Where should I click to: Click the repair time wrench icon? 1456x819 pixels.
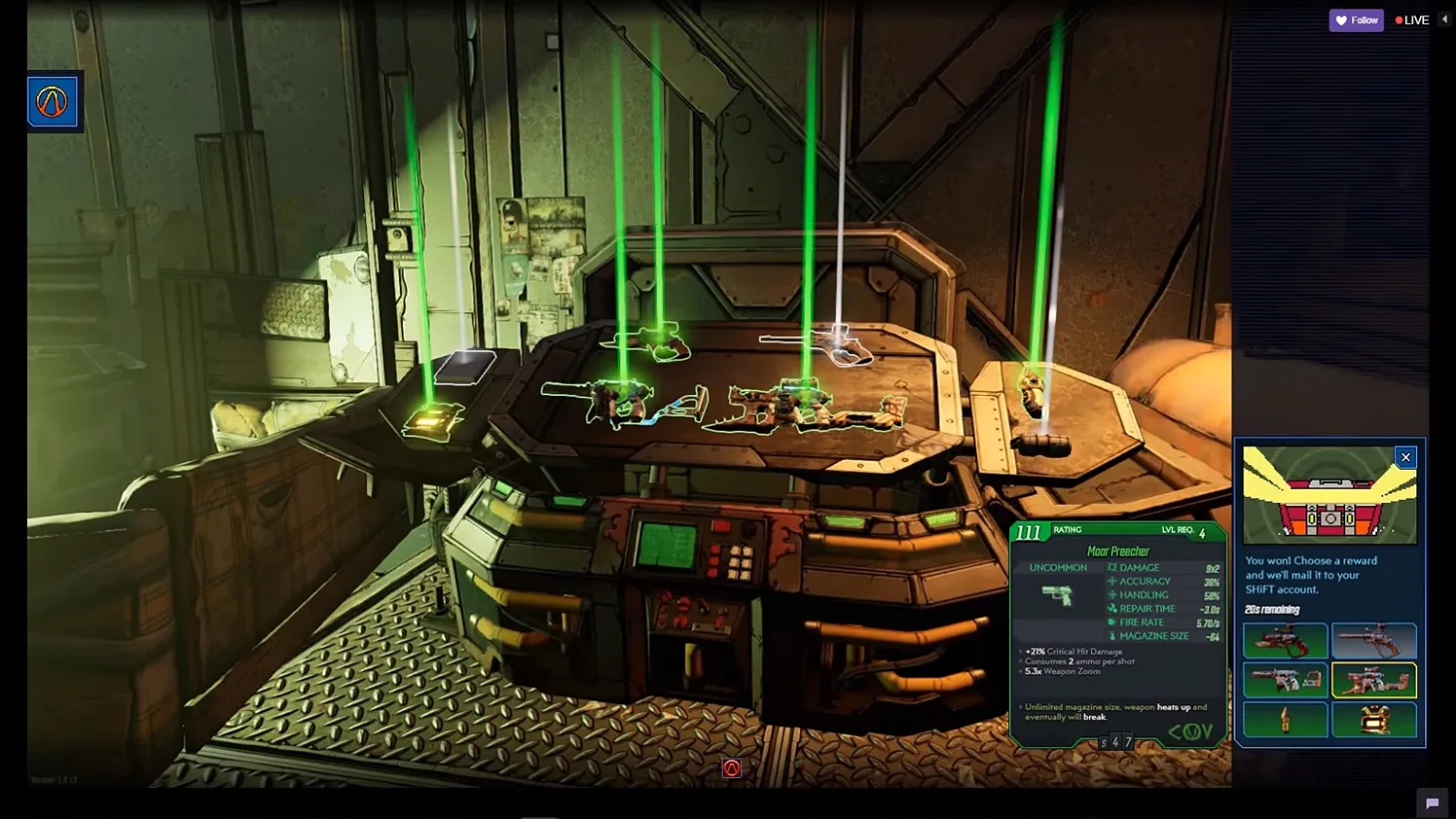click(1113, 609)
